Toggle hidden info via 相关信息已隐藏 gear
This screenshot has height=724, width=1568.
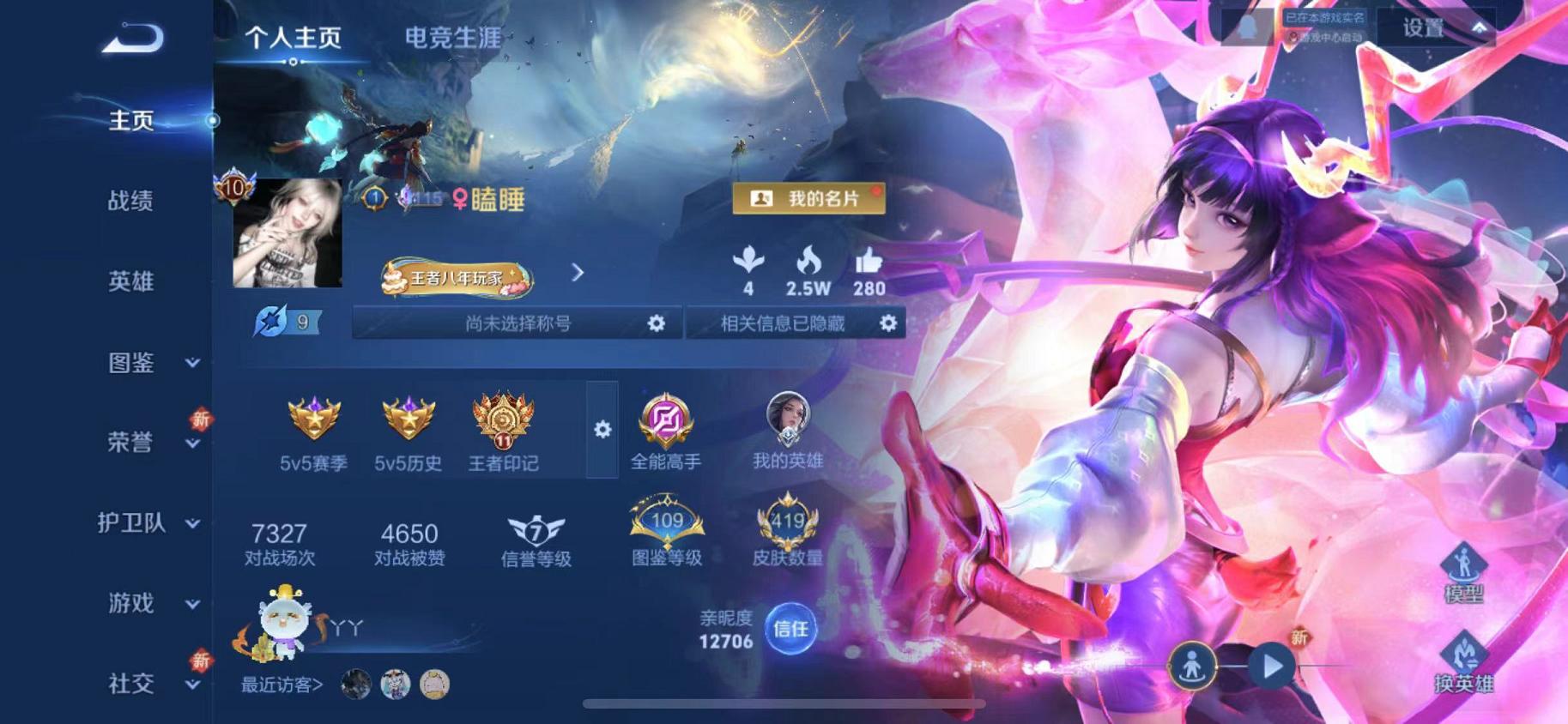click(x=890, y=323)
